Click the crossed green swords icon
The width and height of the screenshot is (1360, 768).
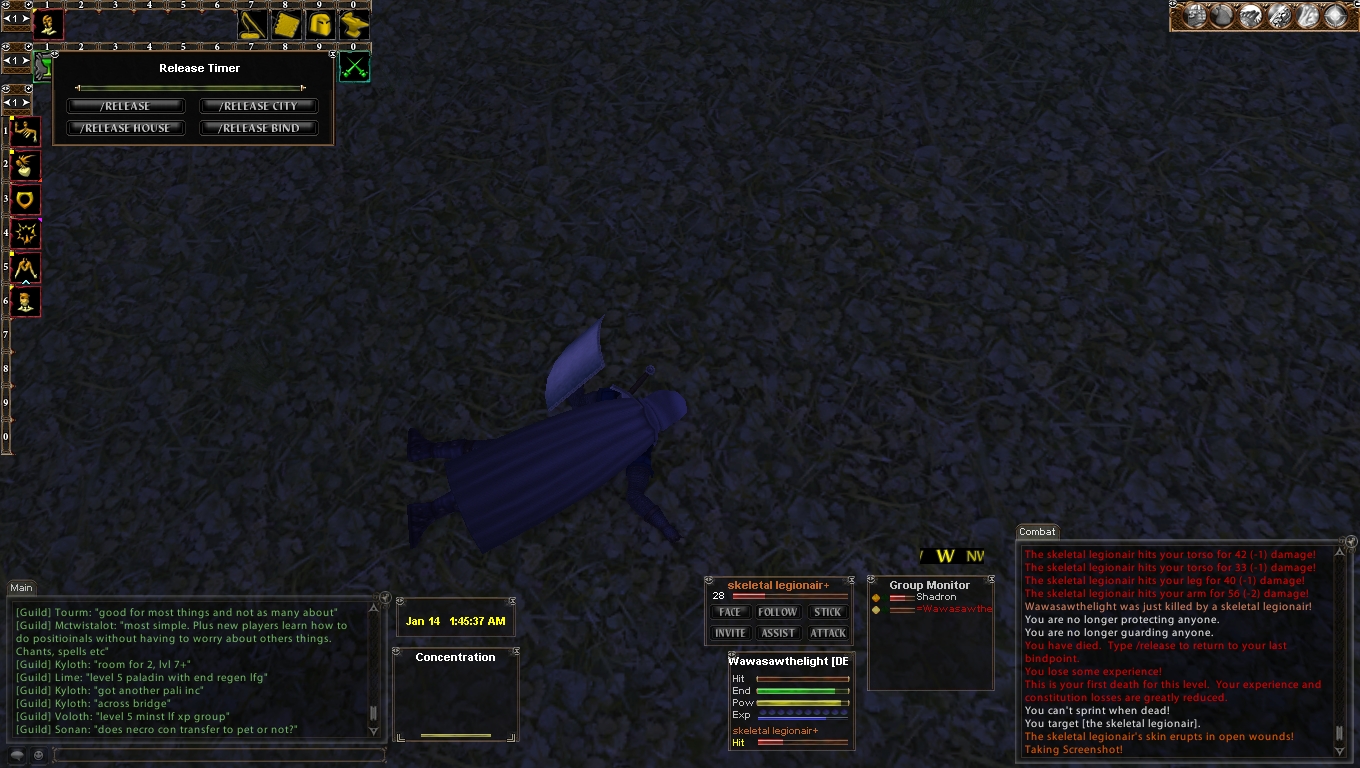tap(354, 67)
